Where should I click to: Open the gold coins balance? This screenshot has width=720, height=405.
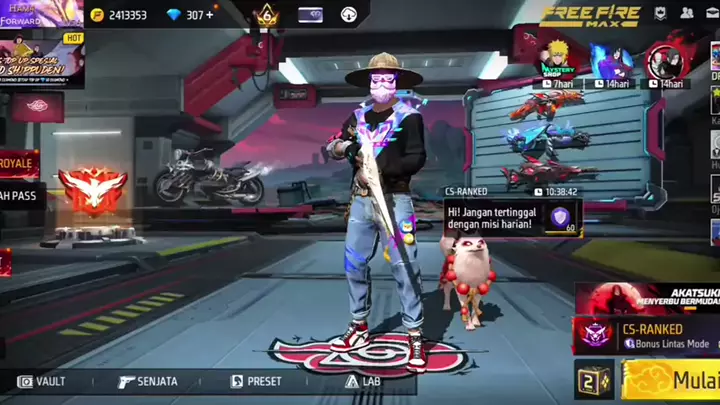click(118, 15)
